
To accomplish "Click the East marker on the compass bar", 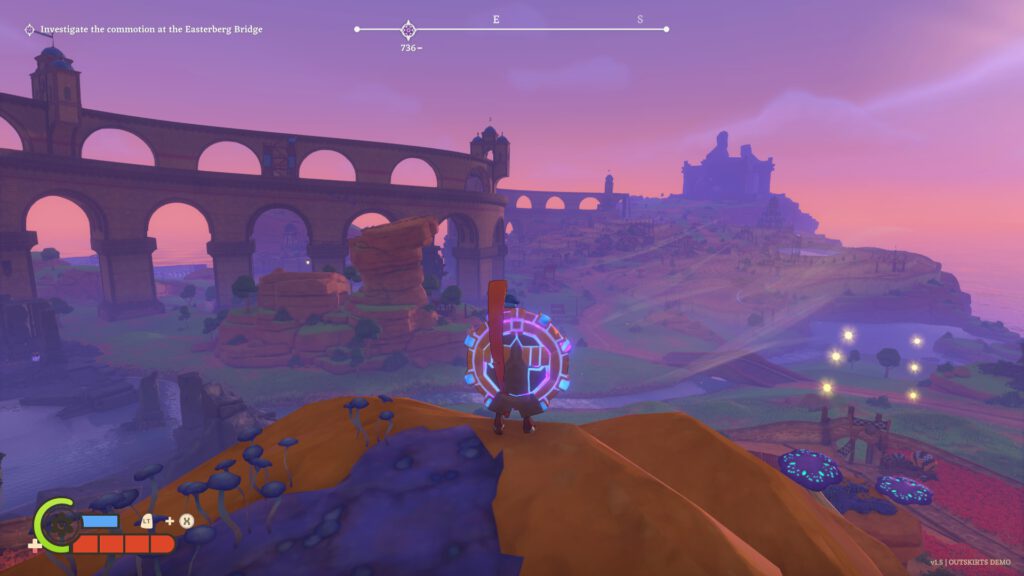I will coord(496,19).
